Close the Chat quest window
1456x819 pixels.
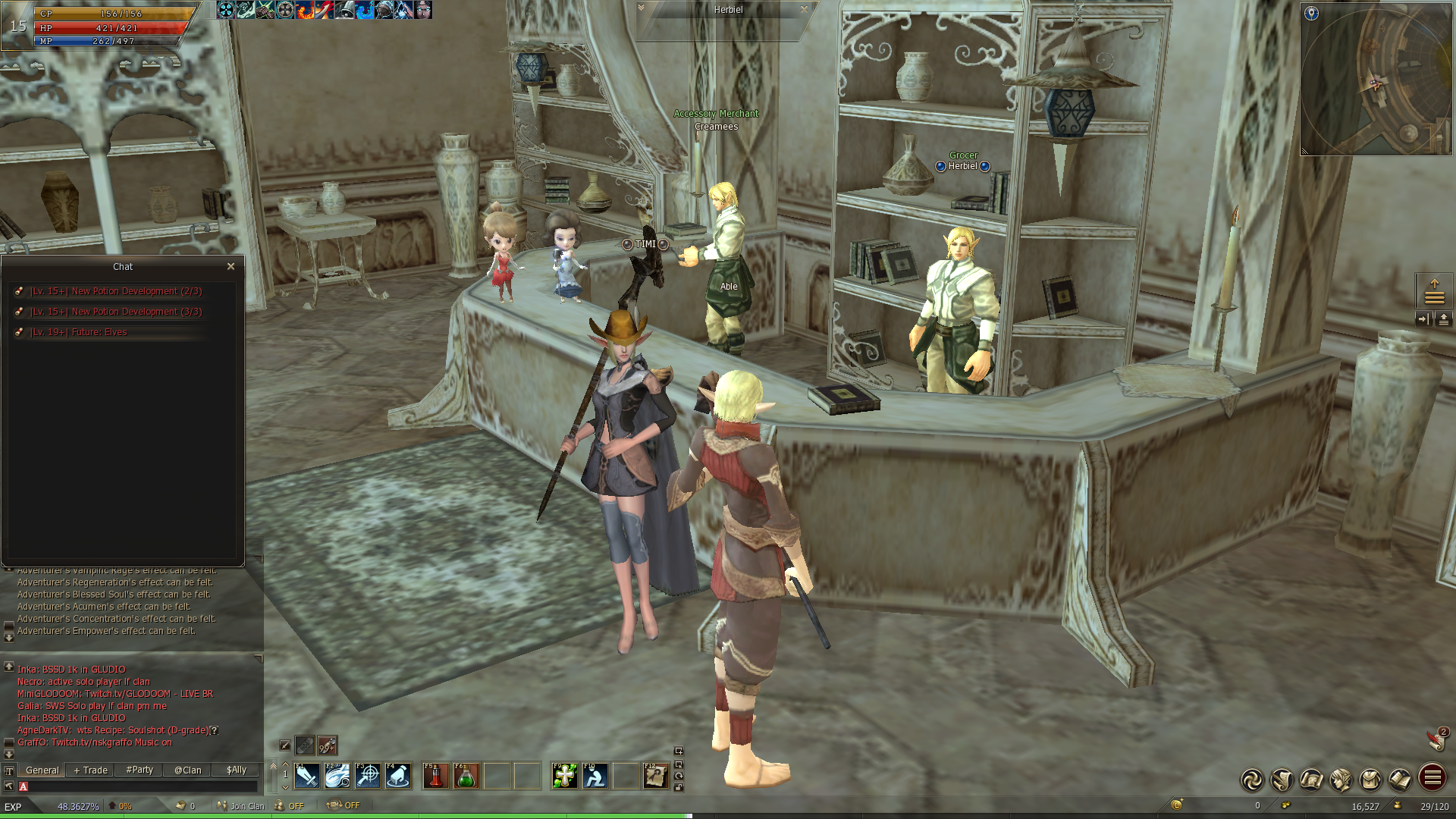[x=231, y=266]
